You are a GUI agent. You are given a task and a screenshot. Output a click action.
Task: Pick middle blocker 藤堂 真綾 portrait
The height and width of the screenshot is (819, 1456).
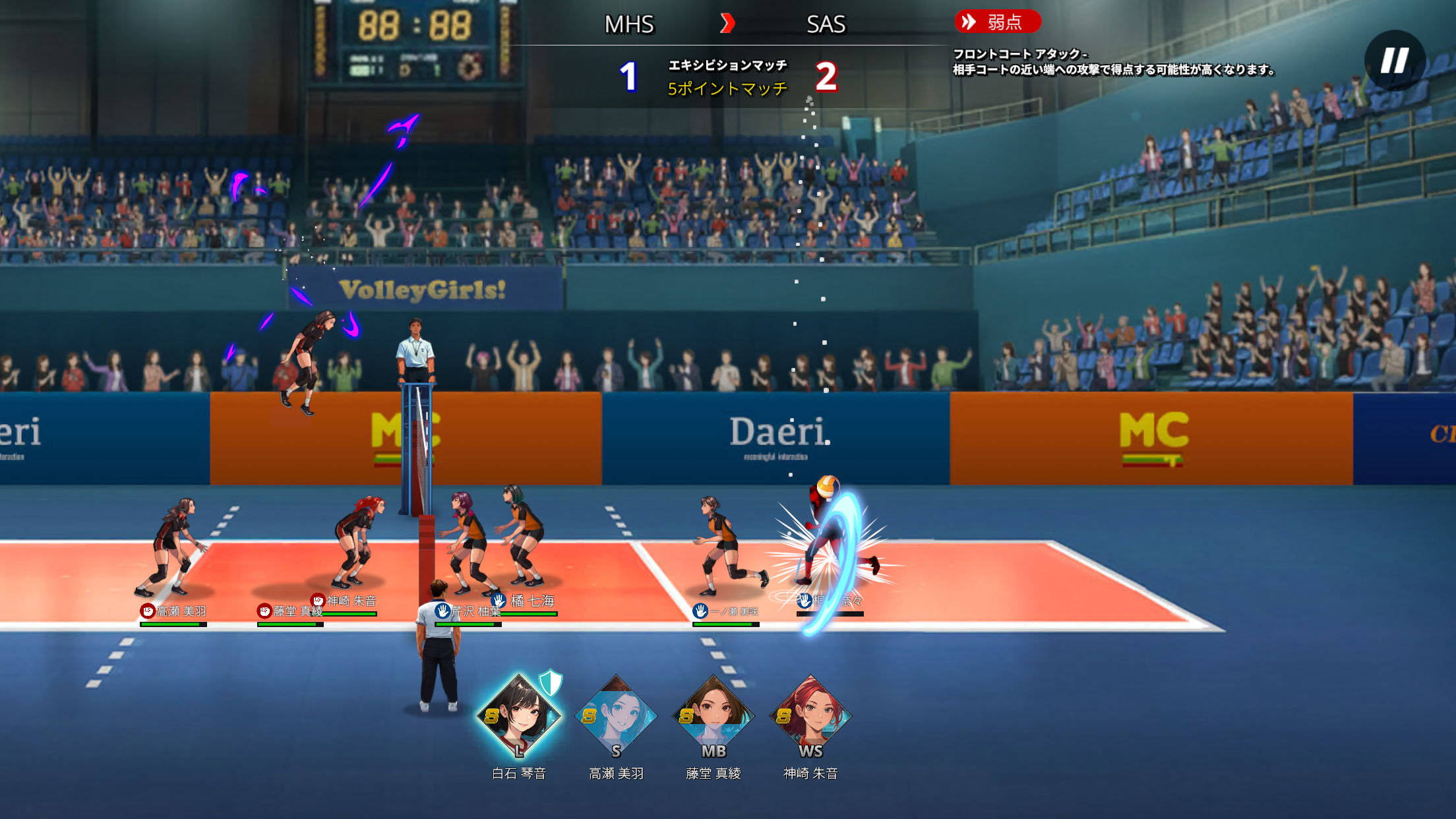(x=713, y=717)
